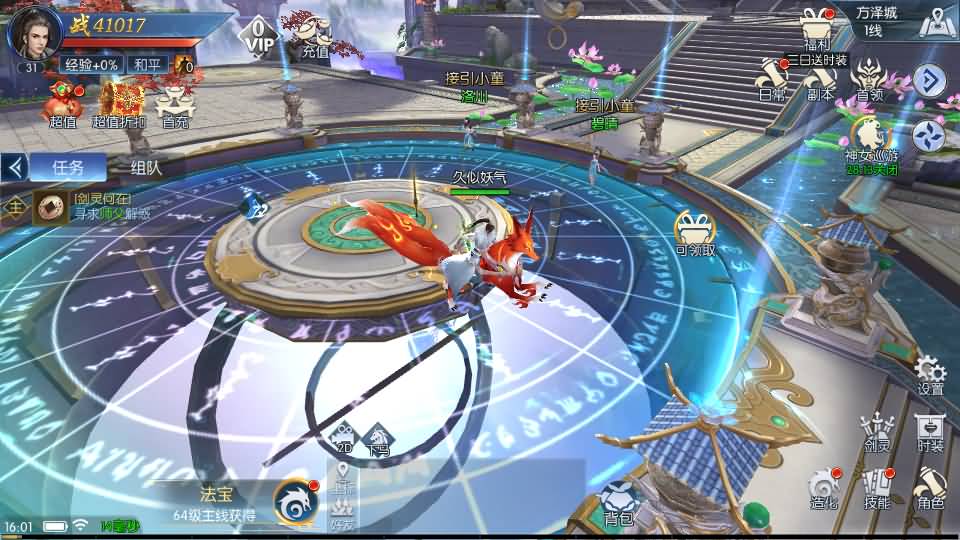Open the 日常 daily activities
The height and width of the screenshot is (540, 960).
(772, 80)
